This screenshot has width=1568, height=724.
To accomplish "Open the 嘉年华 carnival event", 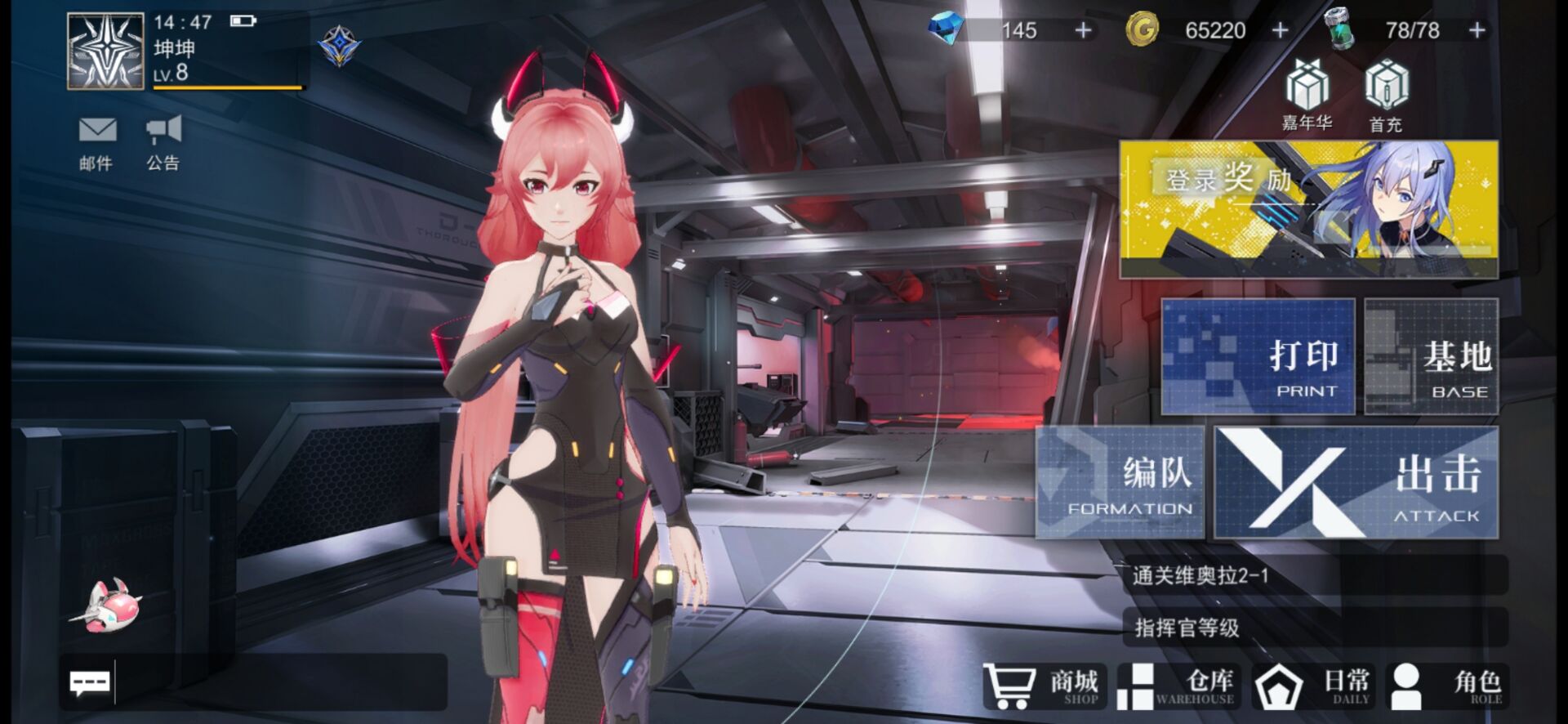I will (1307, 96).
